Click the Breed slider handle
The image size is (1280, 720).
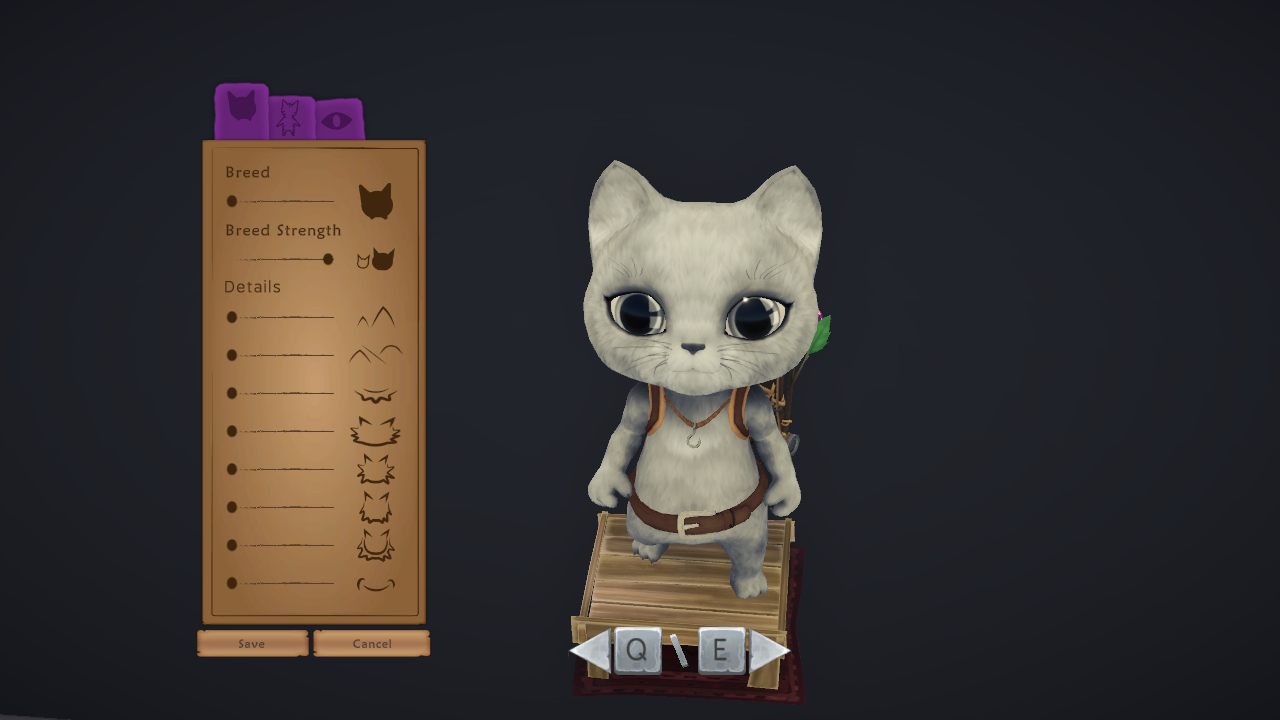click(x=232, y=201)
